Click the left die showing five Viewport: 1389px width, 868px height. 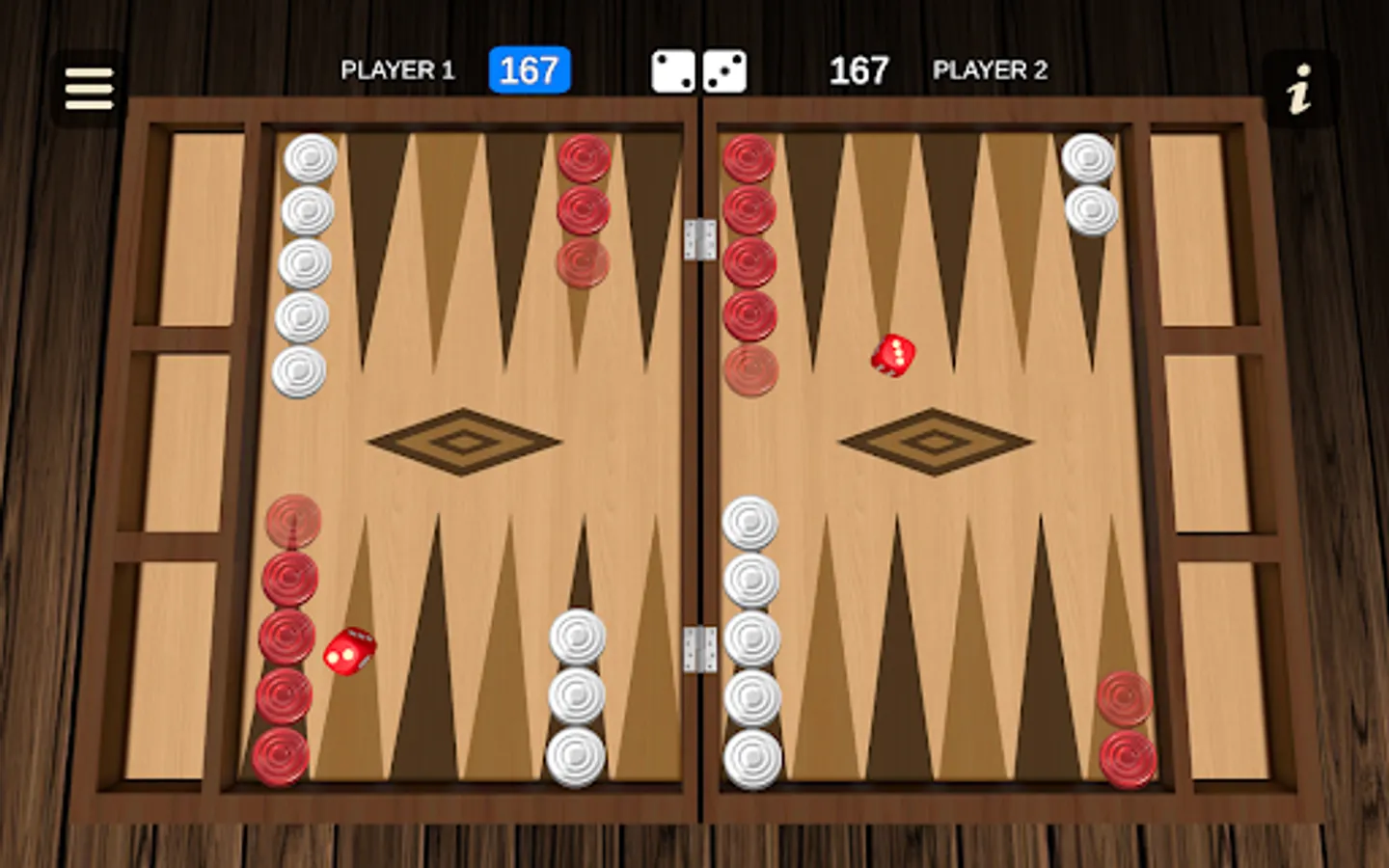672,69
